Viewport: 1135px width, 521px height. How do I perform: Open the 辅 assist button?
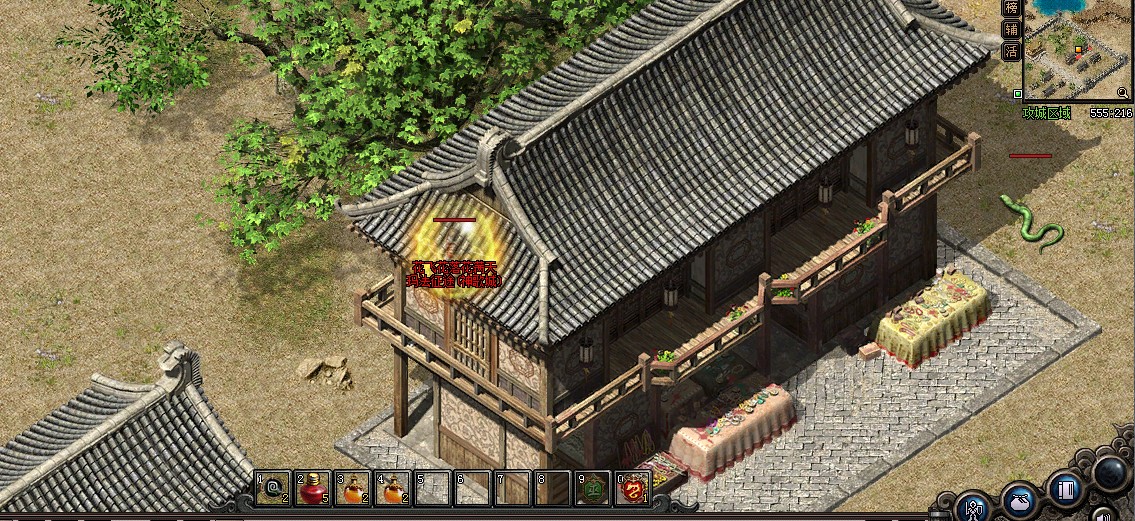[1012, 29]
